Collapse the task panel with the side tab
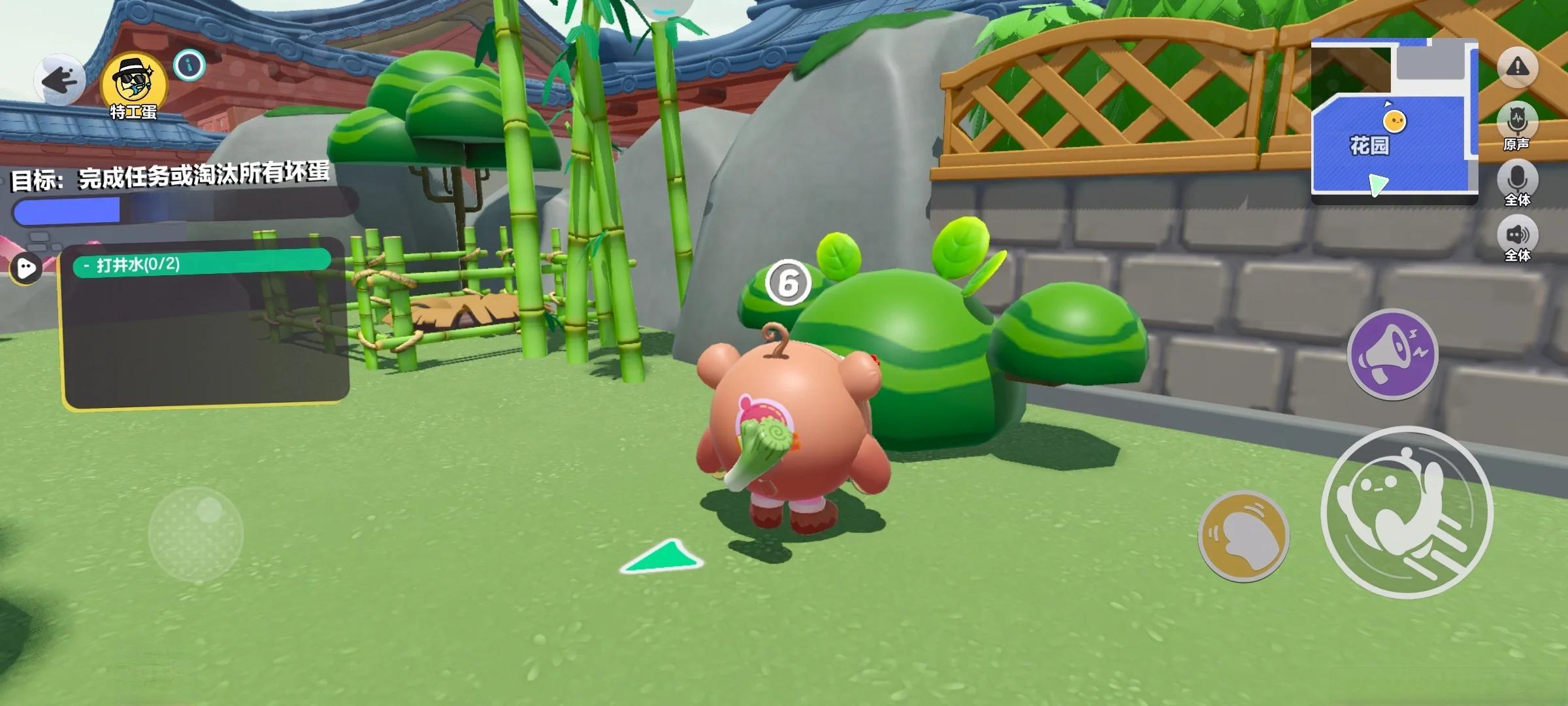This screenshot has width=1568, height=706. pos(26,267)
